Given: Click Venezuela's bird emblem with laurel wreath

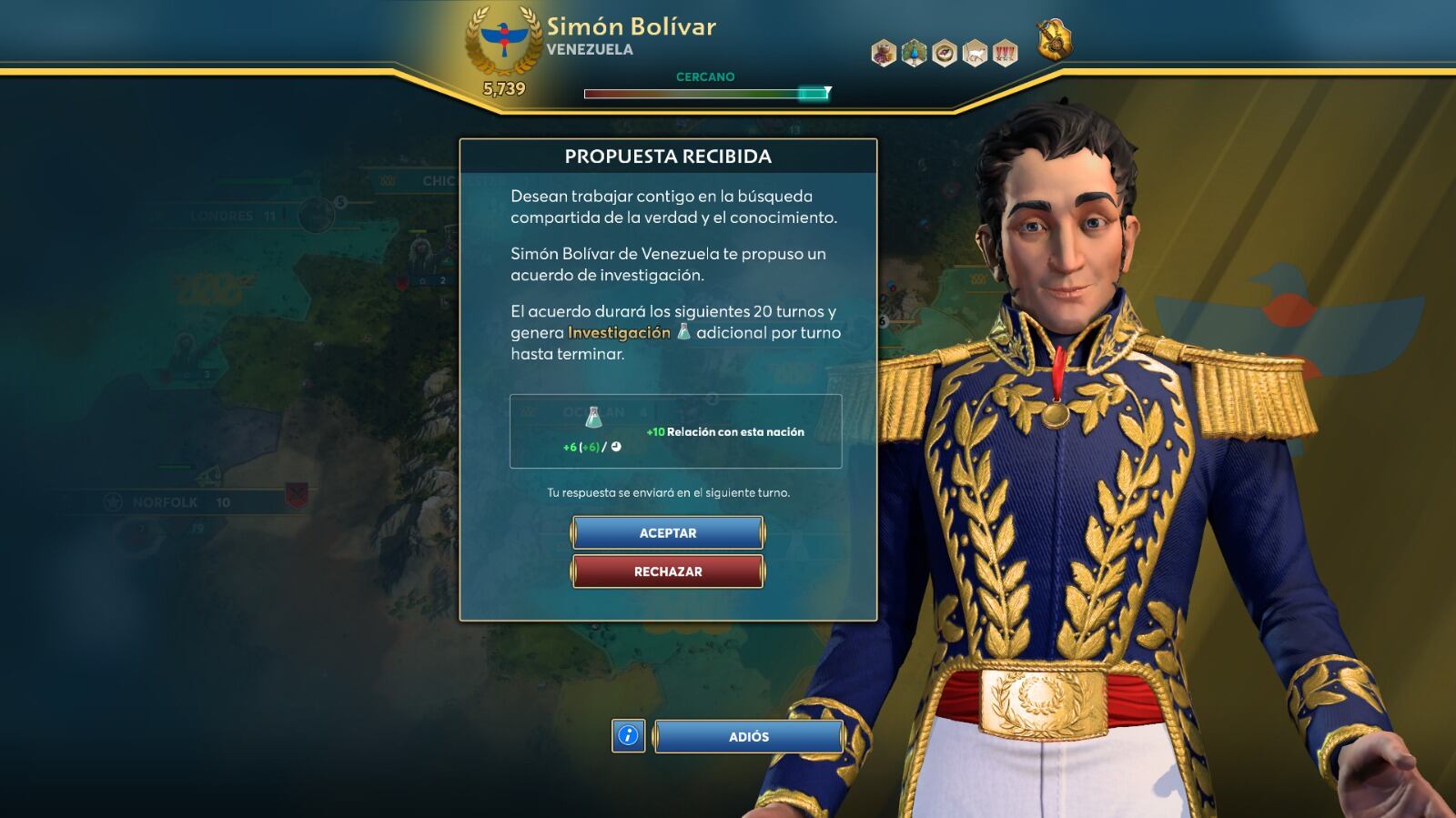Looking at the screenshot, I should (x=504, y=40).
